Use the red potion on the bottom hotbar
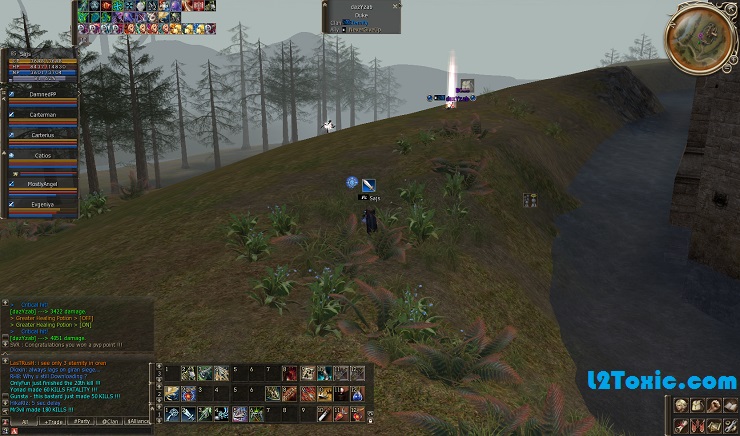This screenshot has height=436, width=740. (339, 412)
